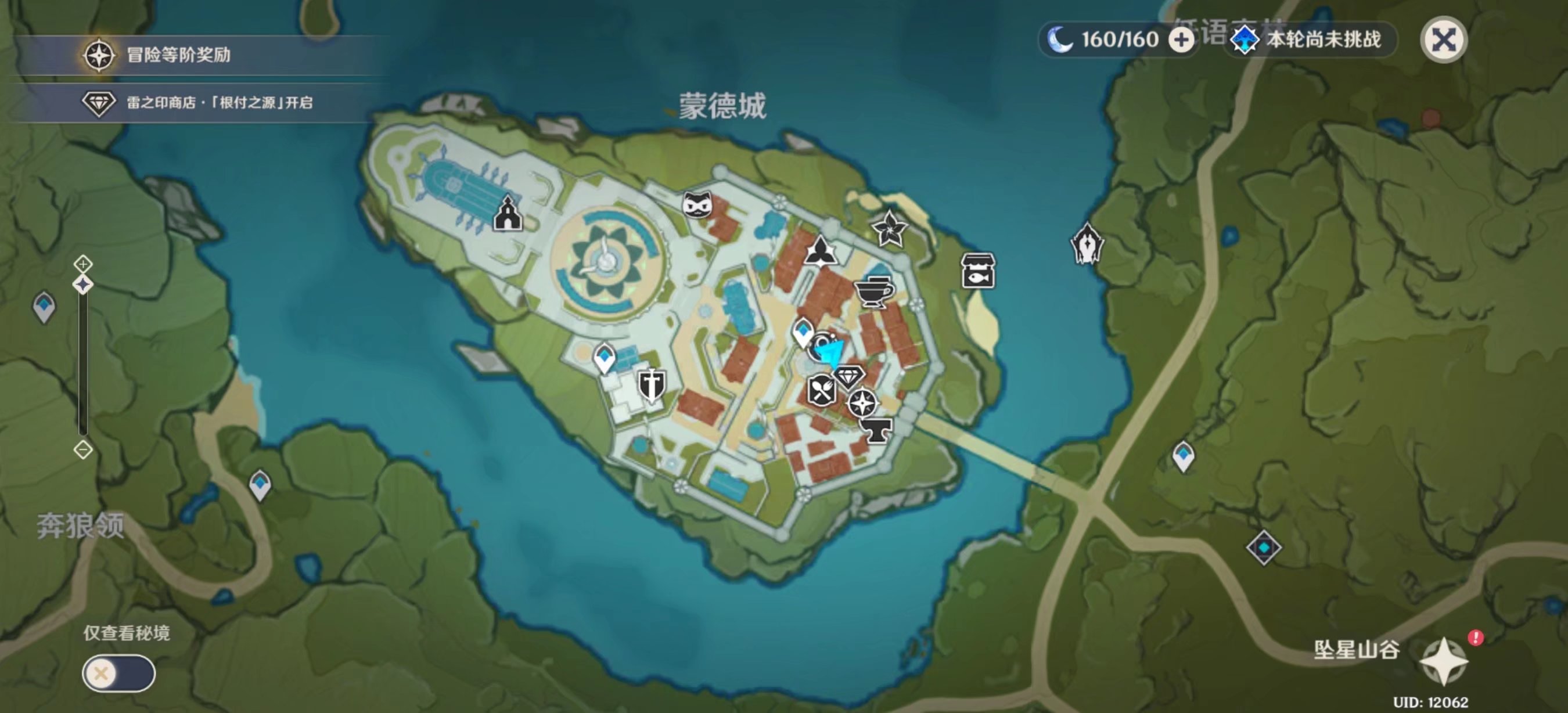This screenshot has width=1568, height=713.
Task: Select the teacup tavern marker
Action: coord(873,293)
